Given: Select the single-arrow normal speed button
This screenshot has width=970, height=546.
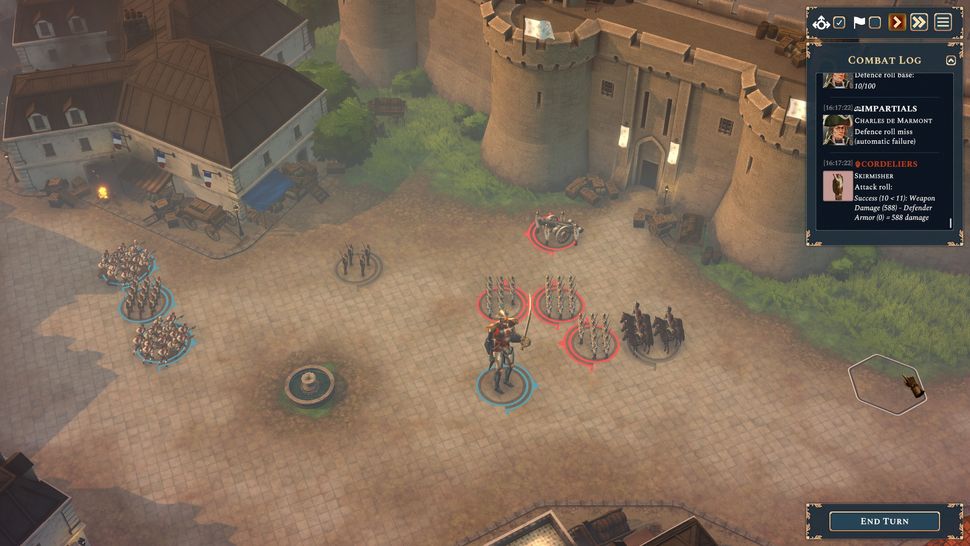Looking at the screenshot, I should coord(897,22).
